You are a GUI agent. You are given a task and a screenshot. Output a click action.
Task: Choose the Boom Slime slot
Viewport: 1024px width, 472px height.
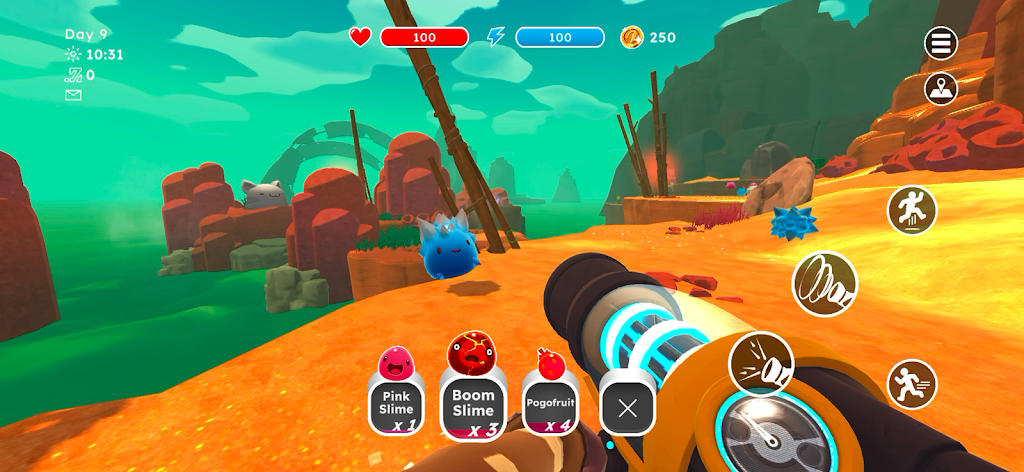coord(472,402)
